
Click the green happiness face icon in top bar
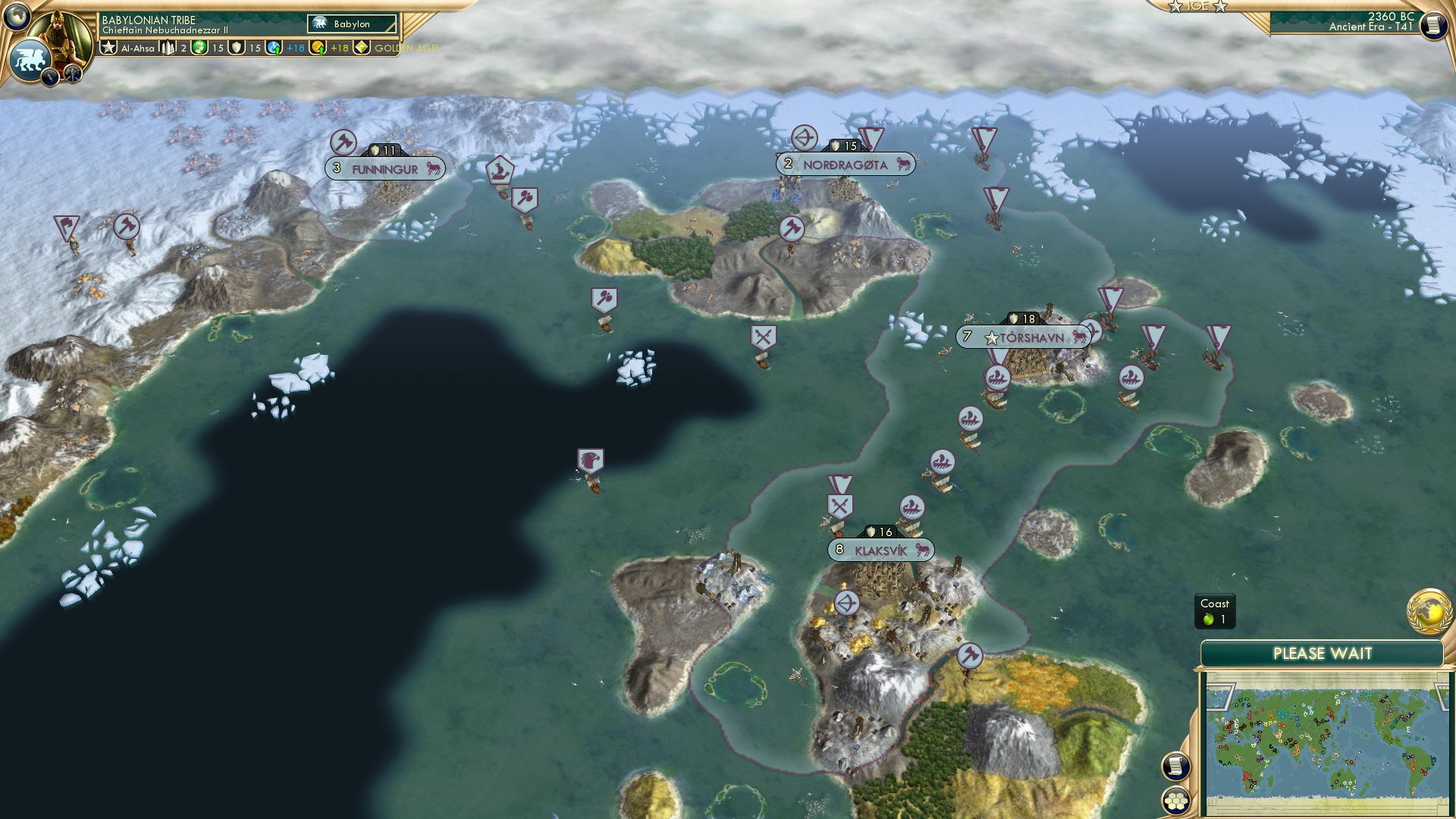point(198,47)
